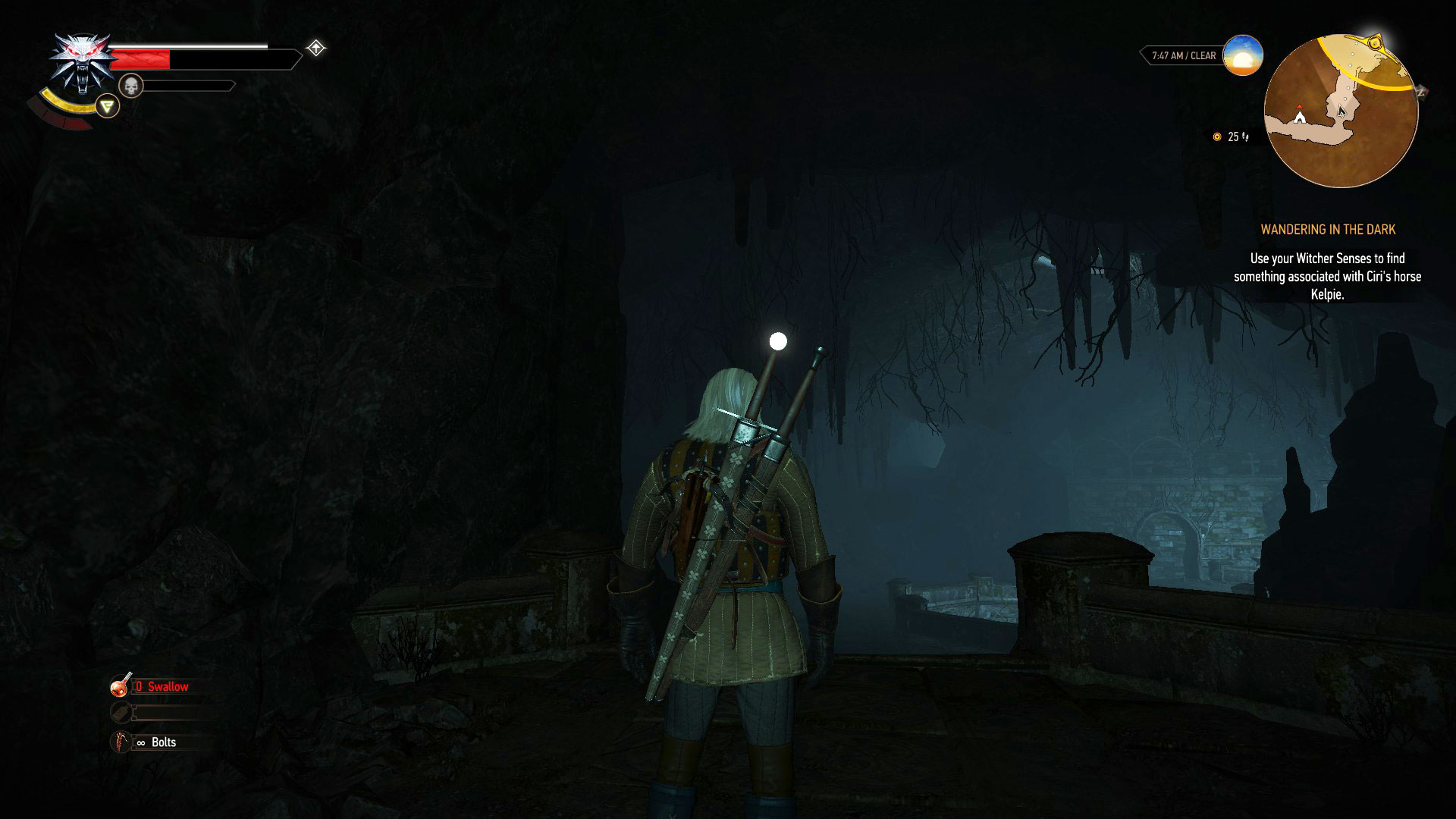Image resolution: width=1456 pixels, height=819 pixels.
Task: Click the yellow quest marker on minimap
Action: [x=1374, y=42]
